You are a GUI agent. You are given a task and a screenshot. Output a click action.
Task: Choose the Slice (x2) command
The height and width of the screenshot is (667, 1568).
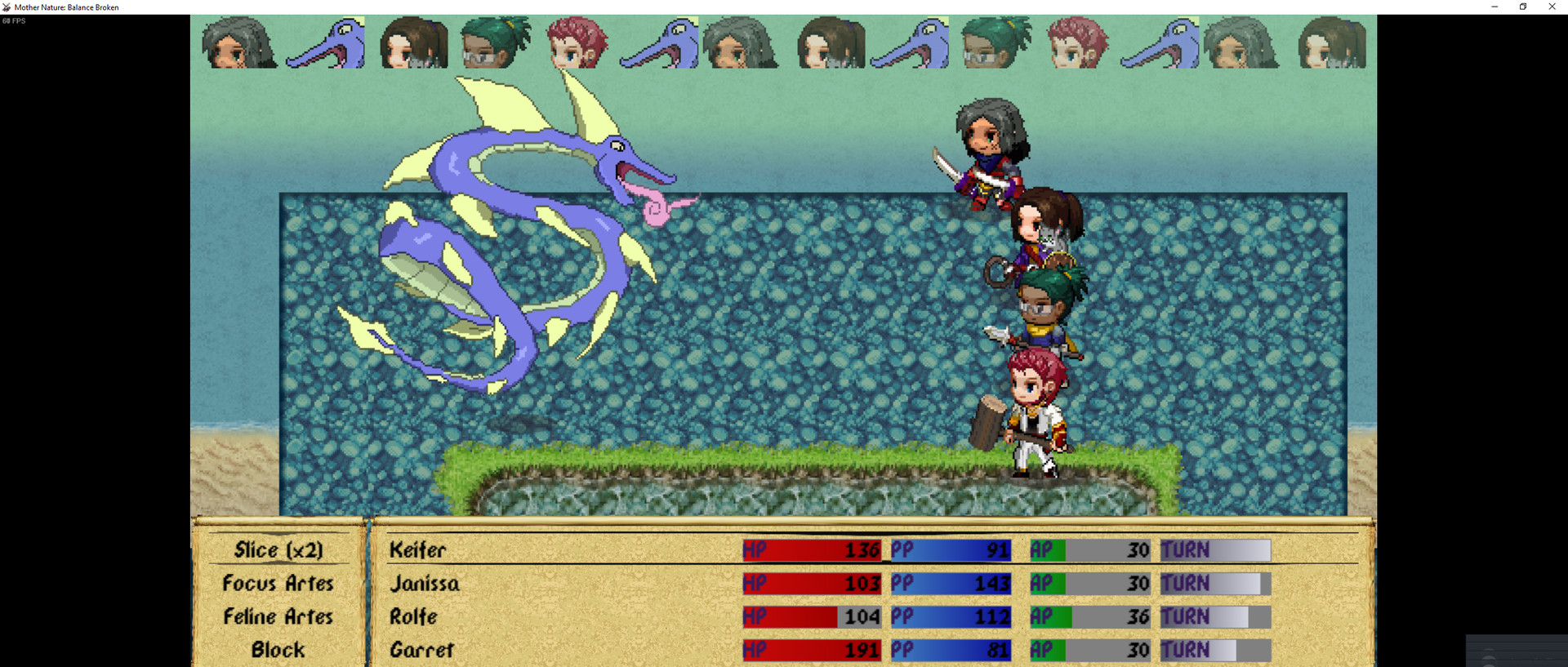pyautogui.click(x=278, y=550)
